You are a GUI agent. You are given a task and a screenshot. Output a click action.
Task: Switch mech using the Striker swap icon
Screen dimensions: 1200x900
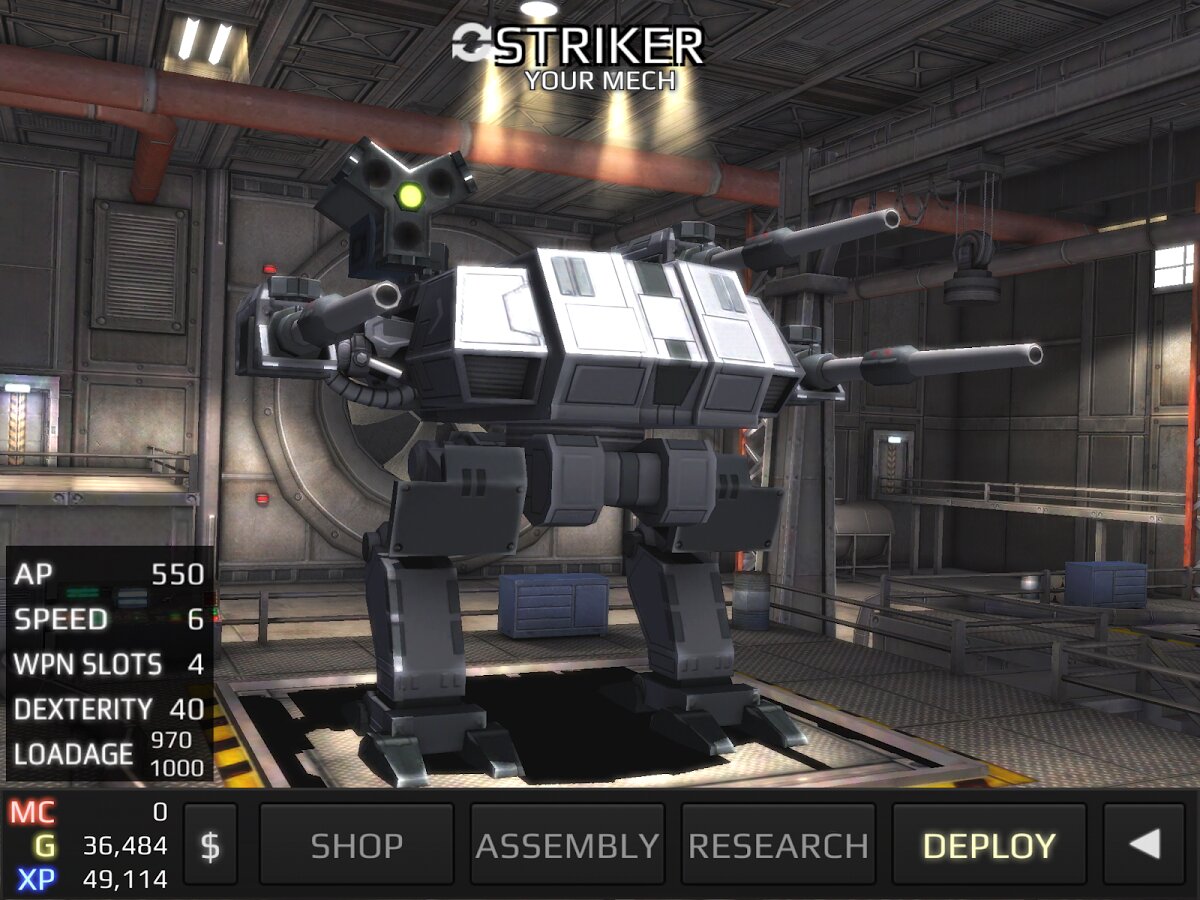click(470, 43)
